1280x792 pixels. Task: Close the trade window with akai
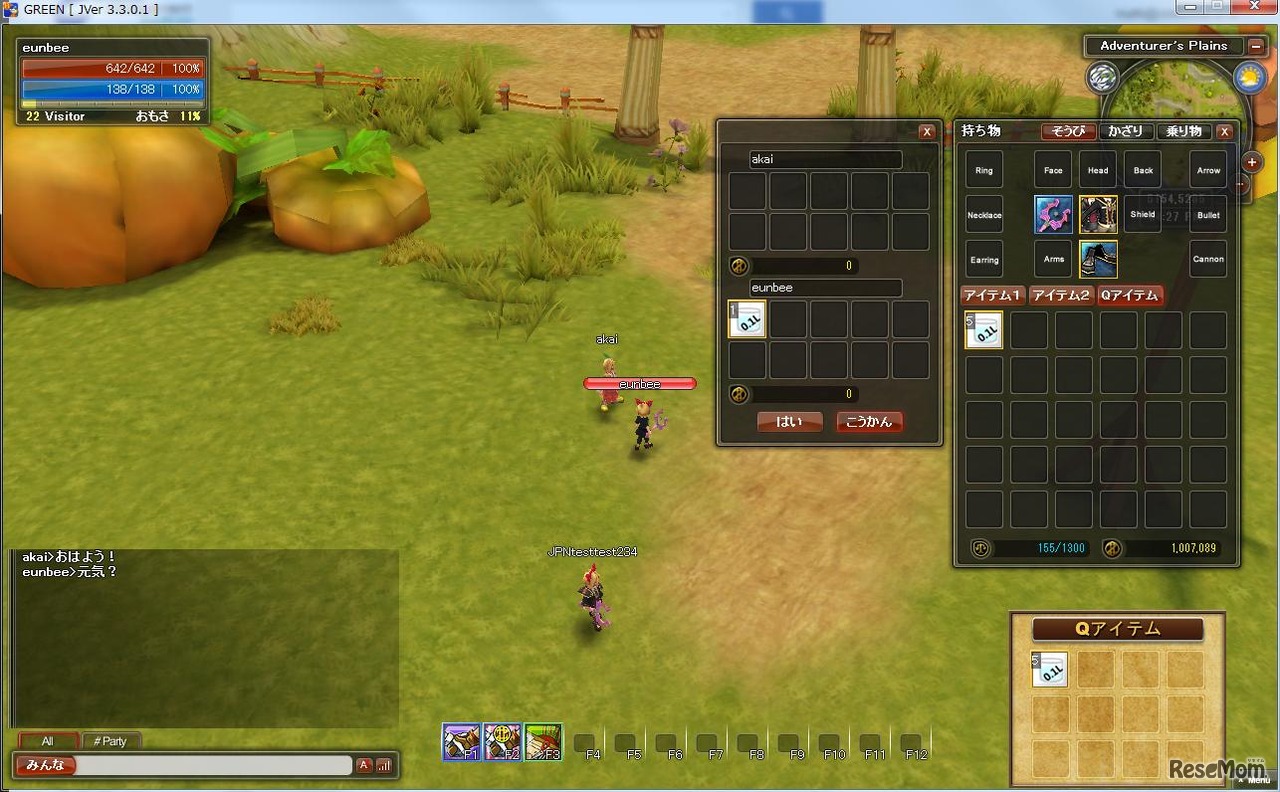pyautogui.click(x=927, y=132)
